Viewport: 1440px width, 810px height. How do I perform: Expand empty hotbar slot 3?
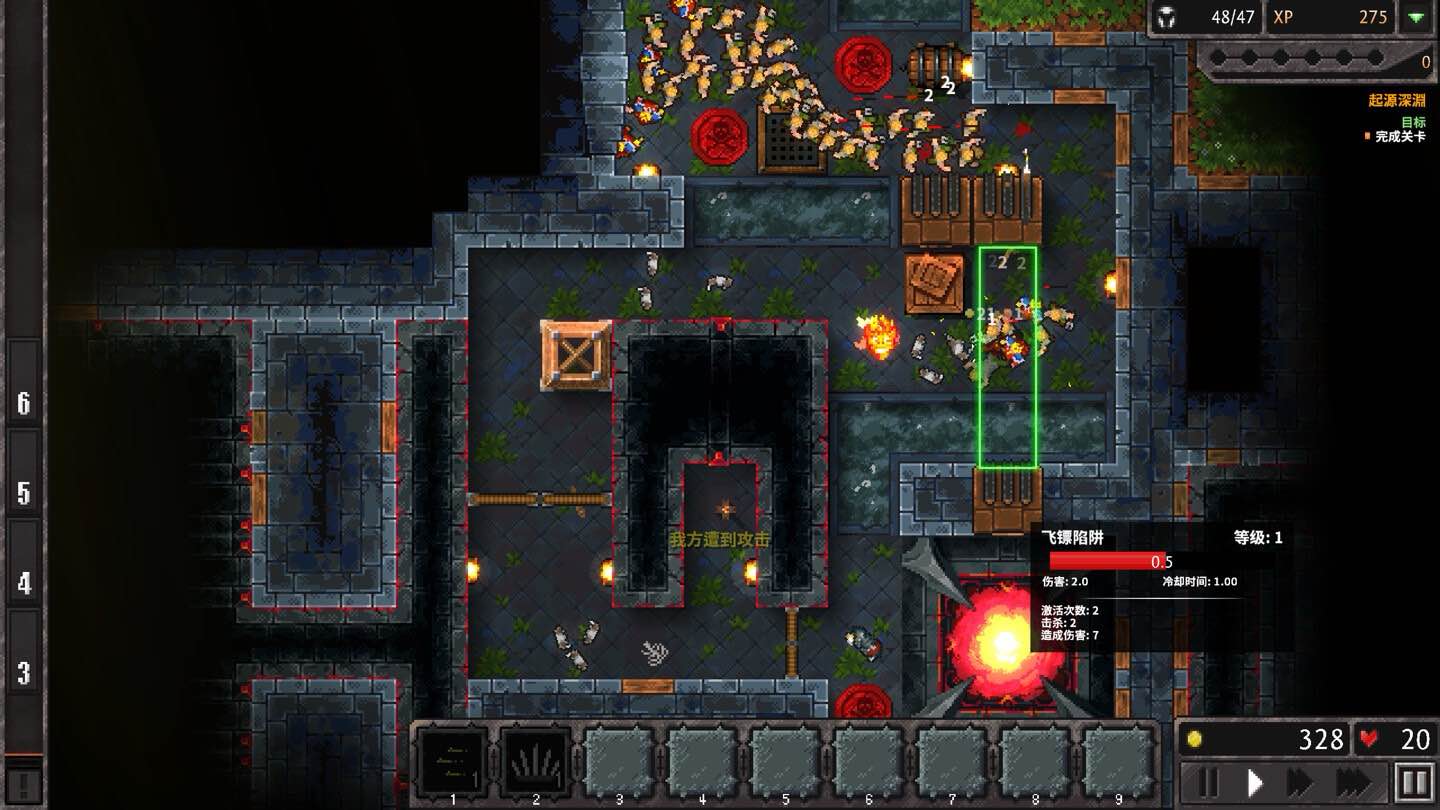click(x=620, y=758)
